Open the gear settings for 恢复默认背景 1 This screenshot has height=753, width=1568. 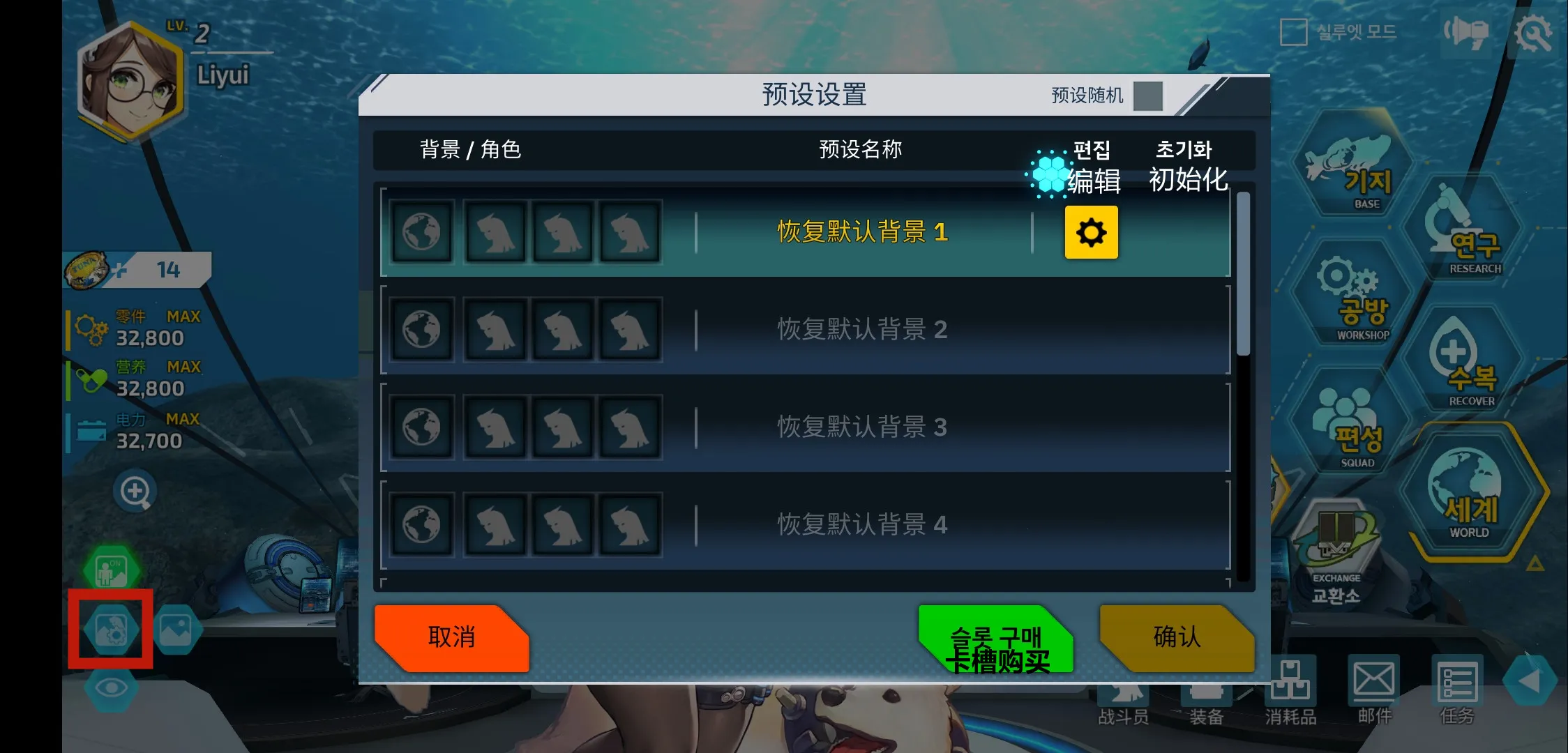coord(1091,233)
